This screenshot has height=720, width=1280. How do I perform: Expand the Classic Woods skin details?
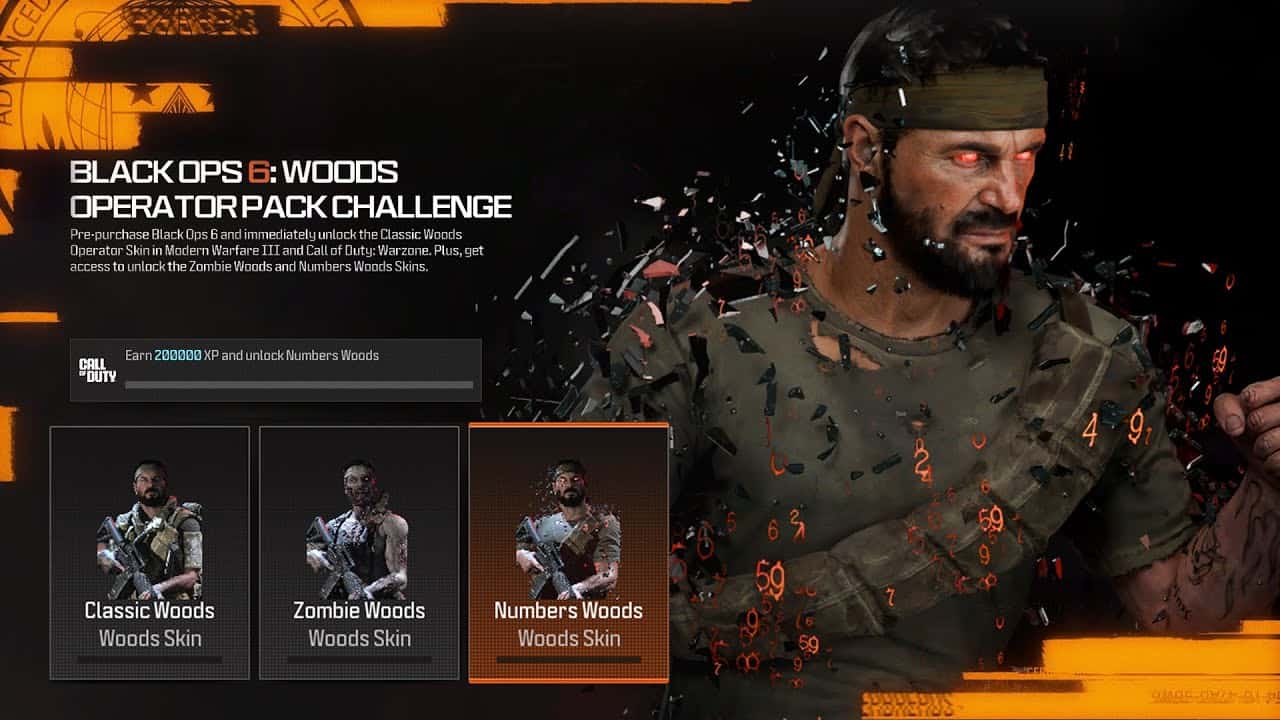coord(149,609)
